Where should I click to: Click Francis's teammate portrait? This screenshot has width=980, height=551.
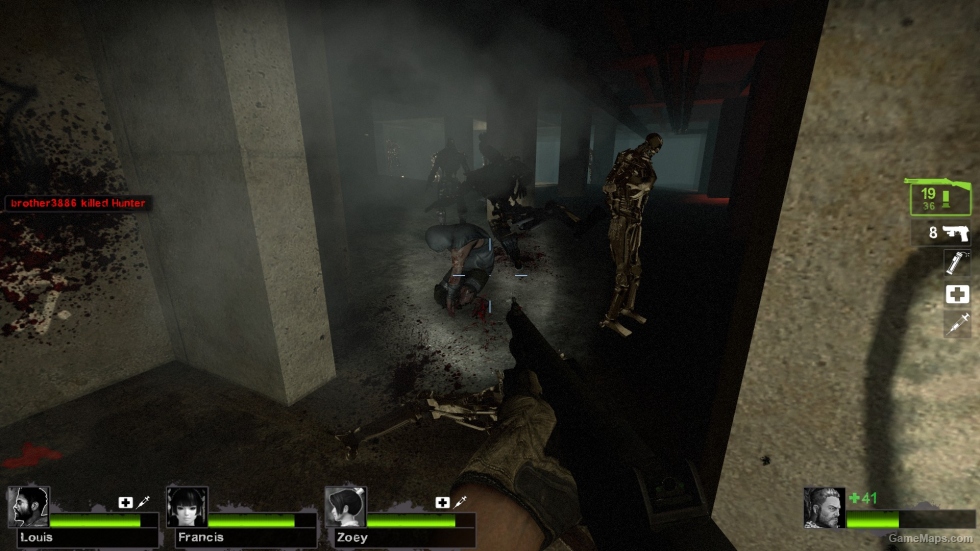click(x=187, y=507)
